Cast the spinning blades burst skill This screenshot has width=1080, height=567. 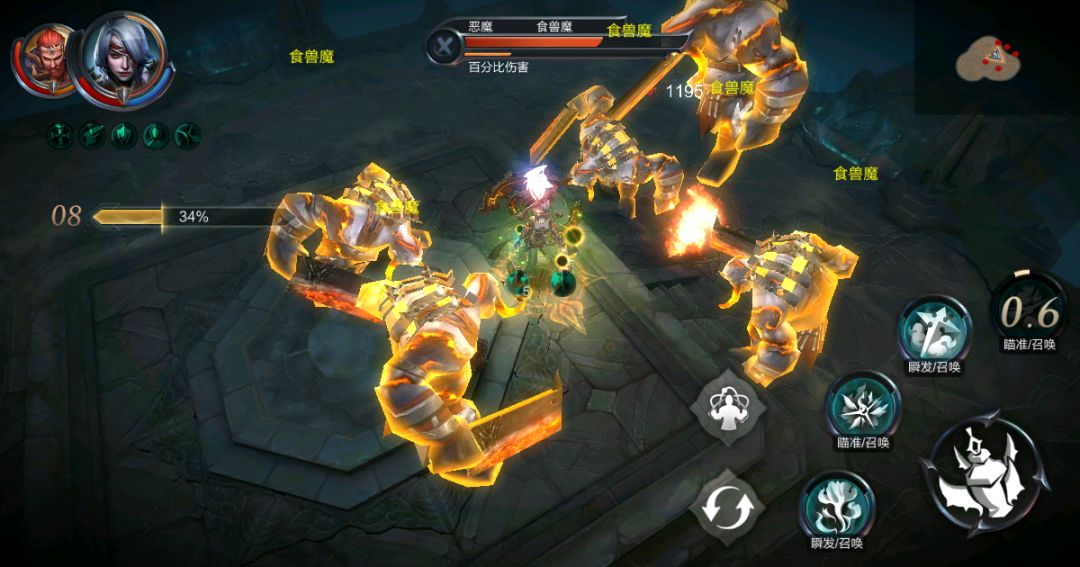[862, 405]
